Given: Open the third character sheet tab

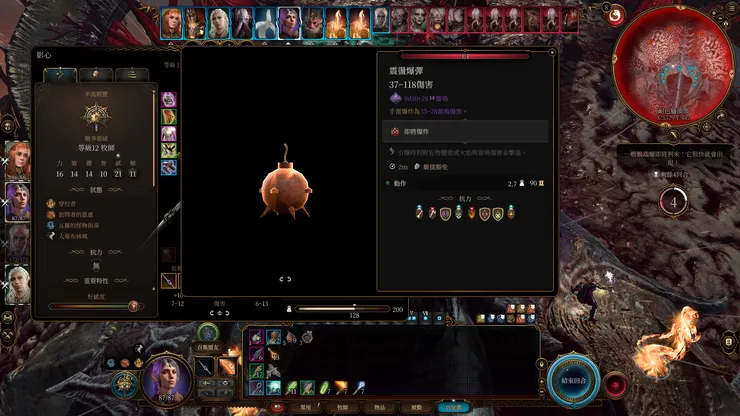Looking at the screenshot, I should (x=131, y=74).
